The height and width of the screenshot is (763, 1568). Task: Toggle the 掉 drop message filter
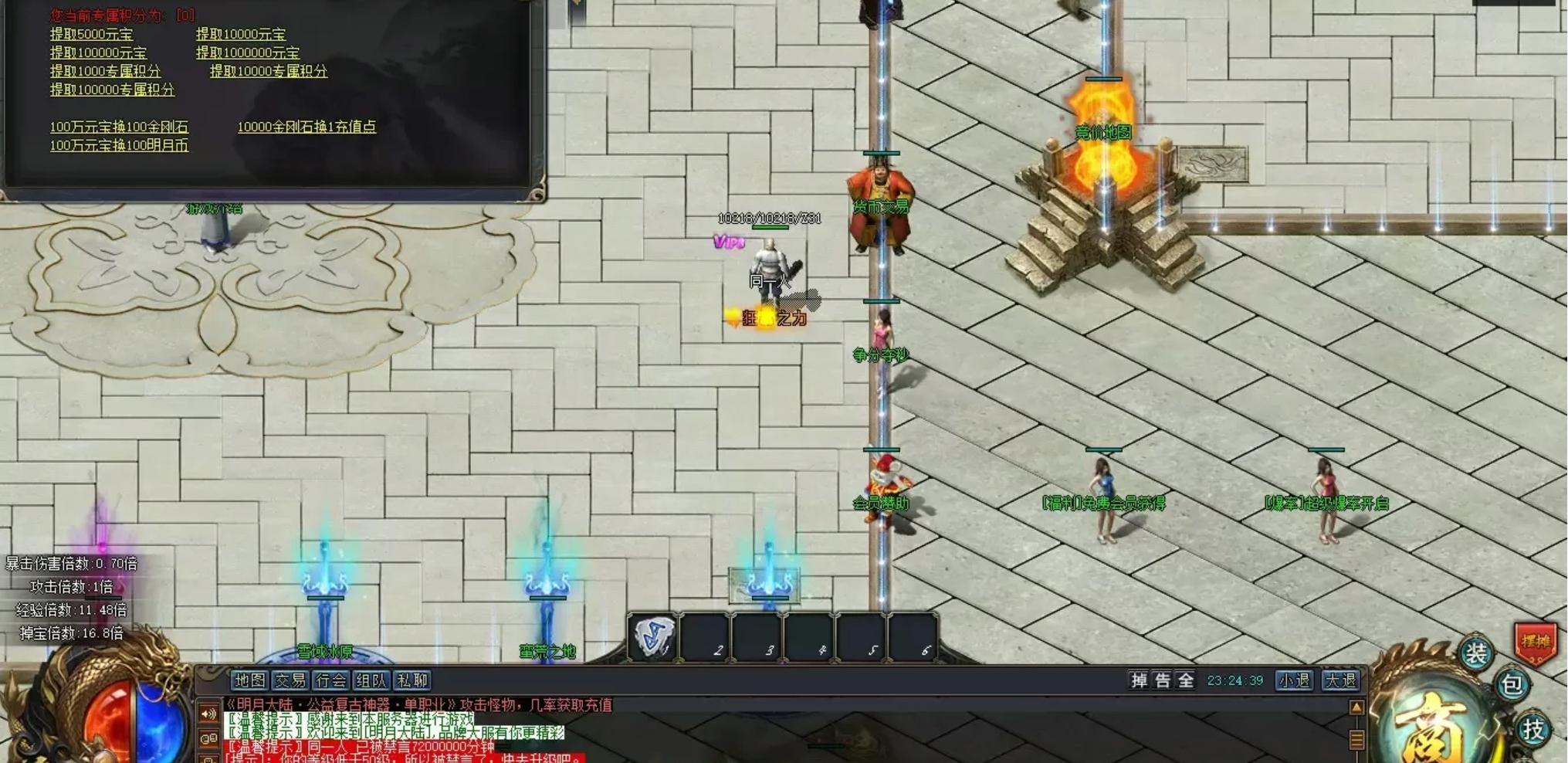(x=1140, y=679)
